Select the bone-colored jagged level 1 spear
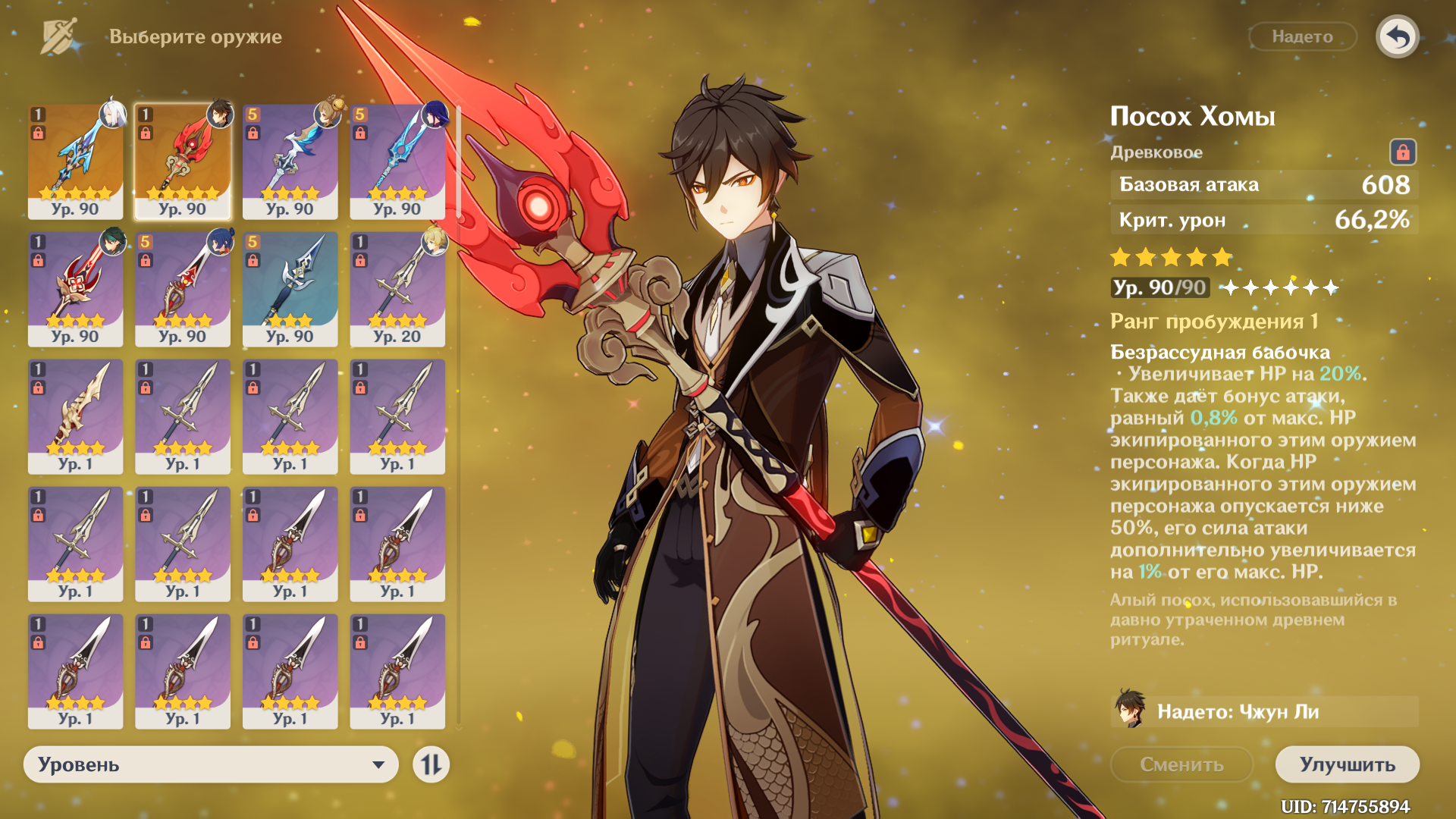Viewport: 1456px width, 819px height. [x=75, y=416]
